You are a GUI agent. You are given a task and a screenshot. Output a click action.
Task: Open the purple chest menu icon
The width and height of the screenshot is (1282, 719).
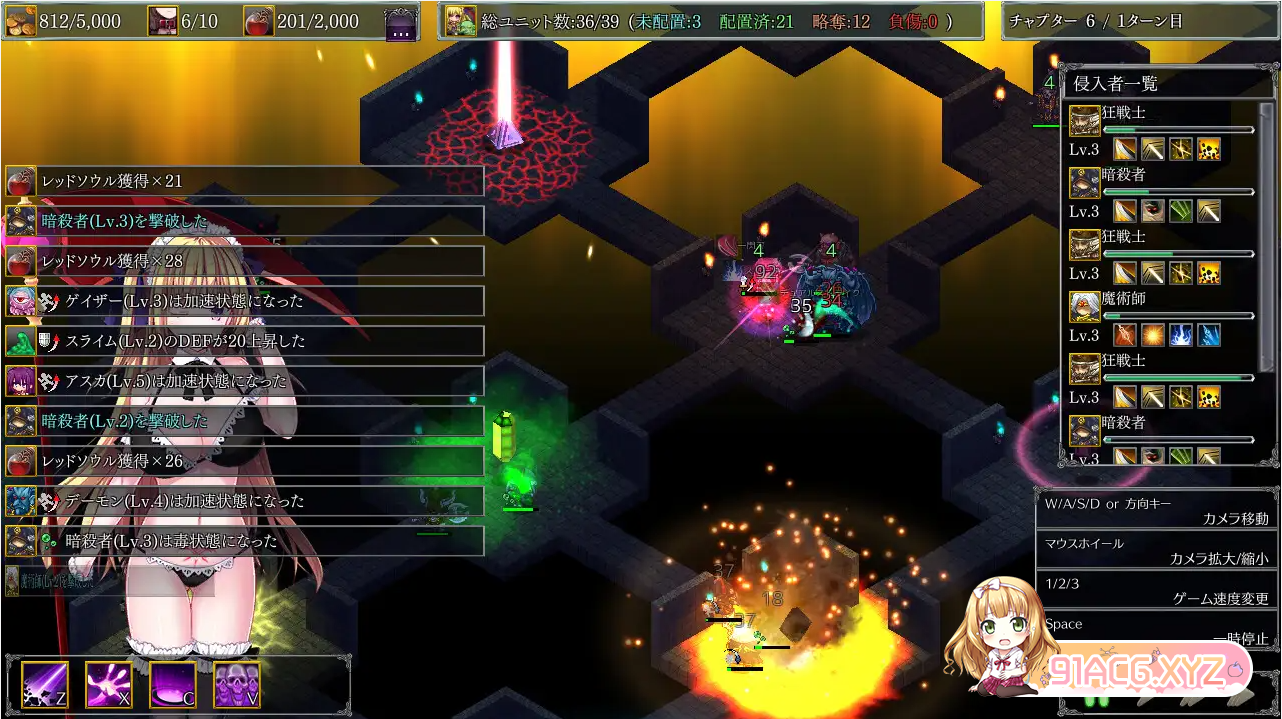[x=401, y=23]
